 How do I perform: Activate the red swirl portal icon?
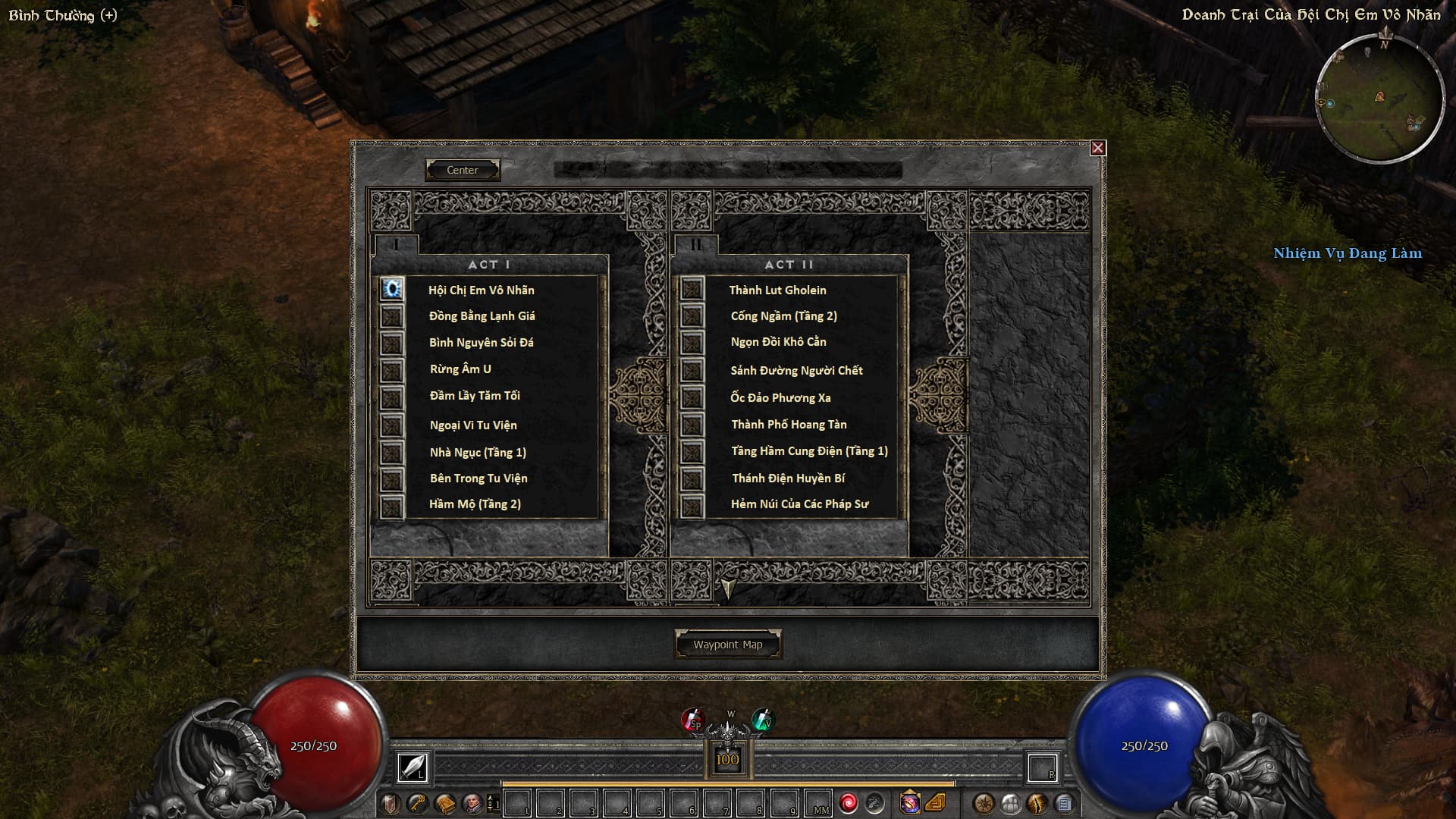coord(848,803)
